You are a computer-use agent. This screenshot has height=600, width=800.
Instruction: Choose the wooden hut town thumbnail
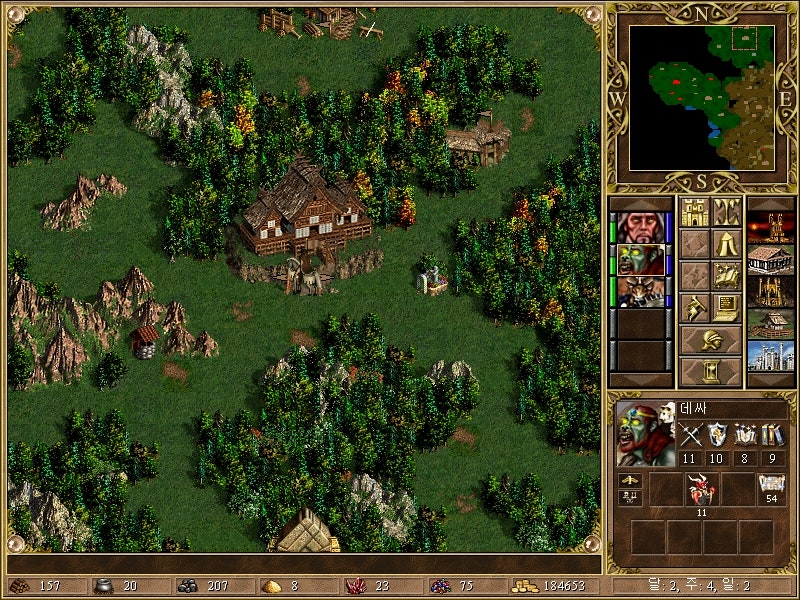coord(771,323)
